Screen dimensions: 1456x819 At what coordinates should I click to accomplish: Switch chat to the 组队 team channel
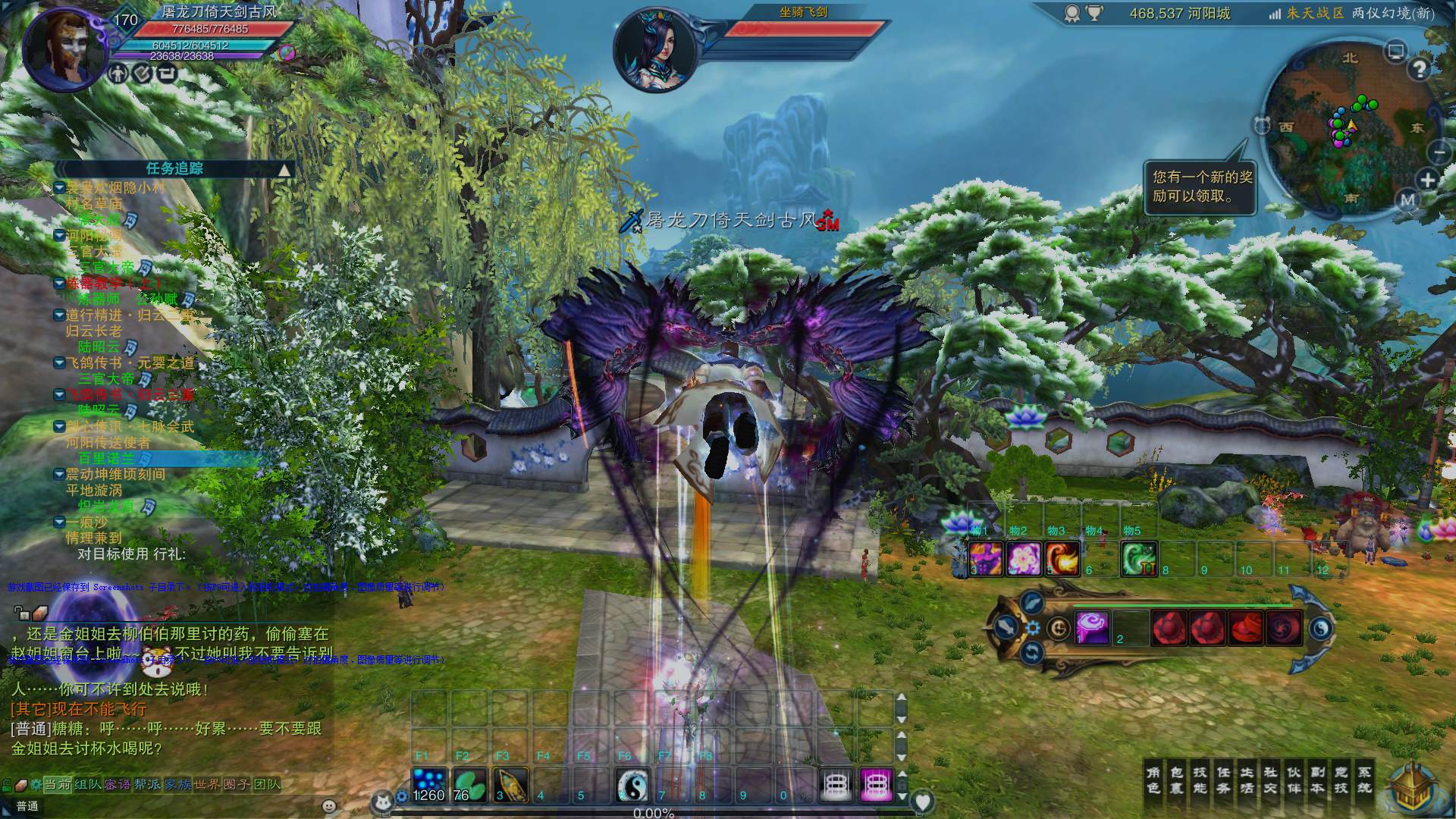coord(88,784)
